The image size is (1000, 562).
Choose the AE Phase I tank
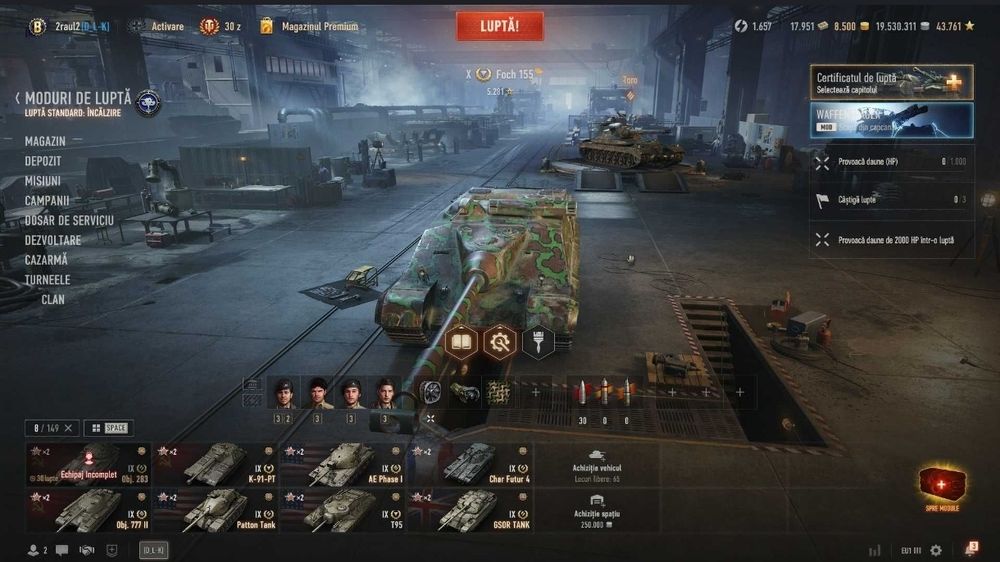(343, 465)
